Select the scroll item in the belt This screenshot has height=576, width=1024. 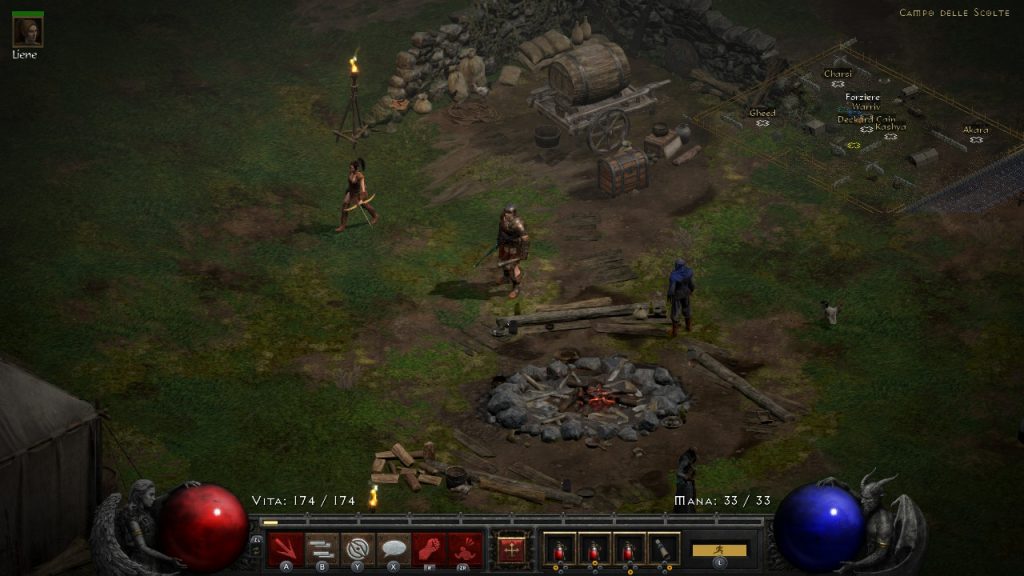pyautogui.click(x=662, y=549)
